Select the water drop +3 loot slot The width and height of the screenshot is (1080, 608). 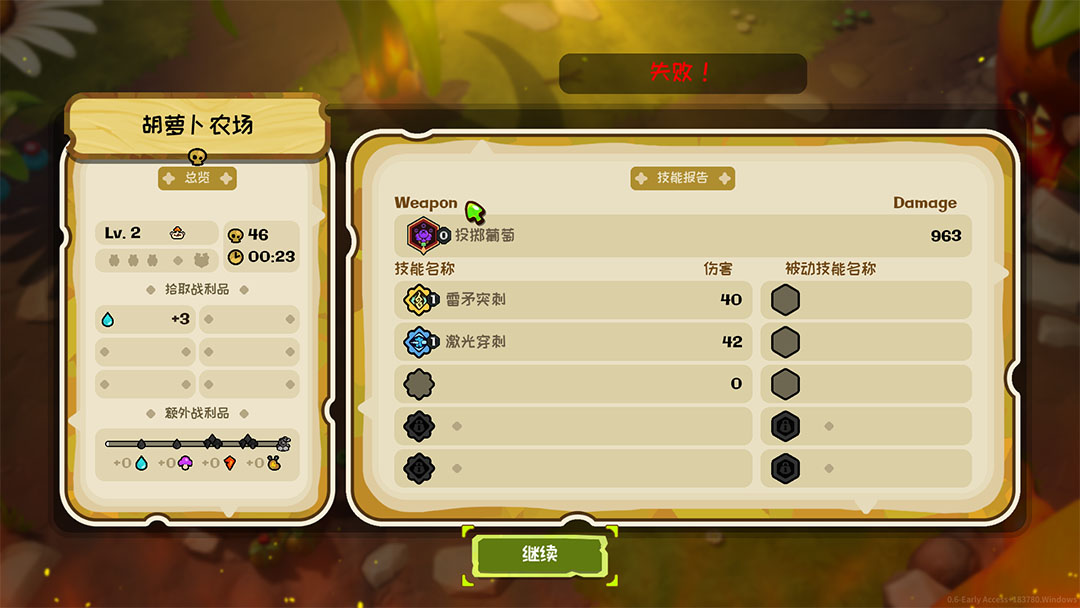pos(147,320)
